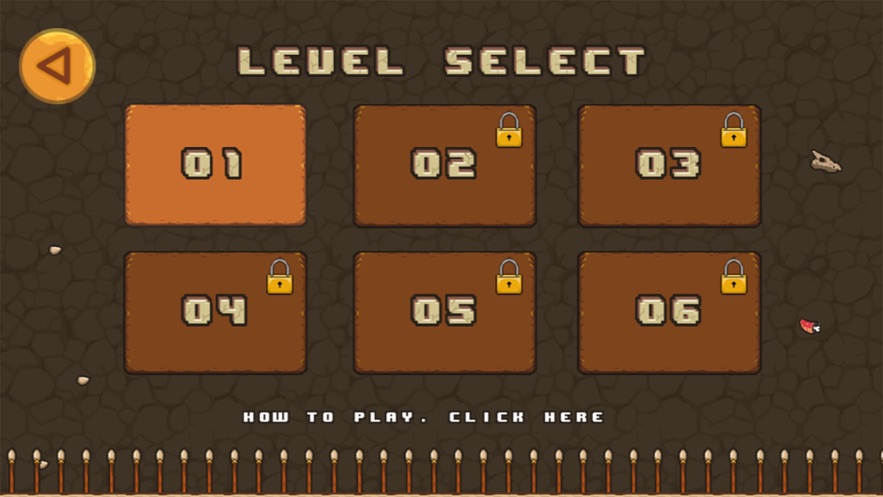Select the locked level 04 tile
The image size is (883, 497).
point(215,313)
